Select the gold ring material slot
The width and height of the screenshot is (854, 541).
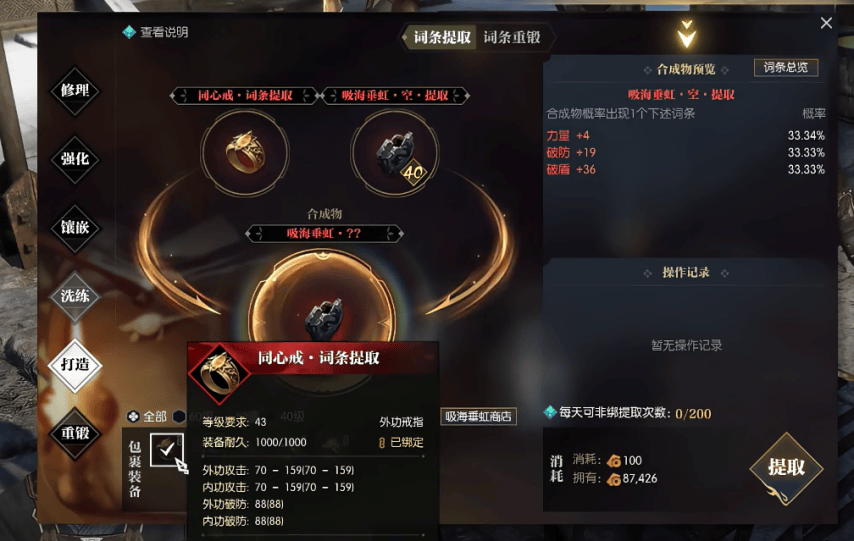[x=245, y=153]
